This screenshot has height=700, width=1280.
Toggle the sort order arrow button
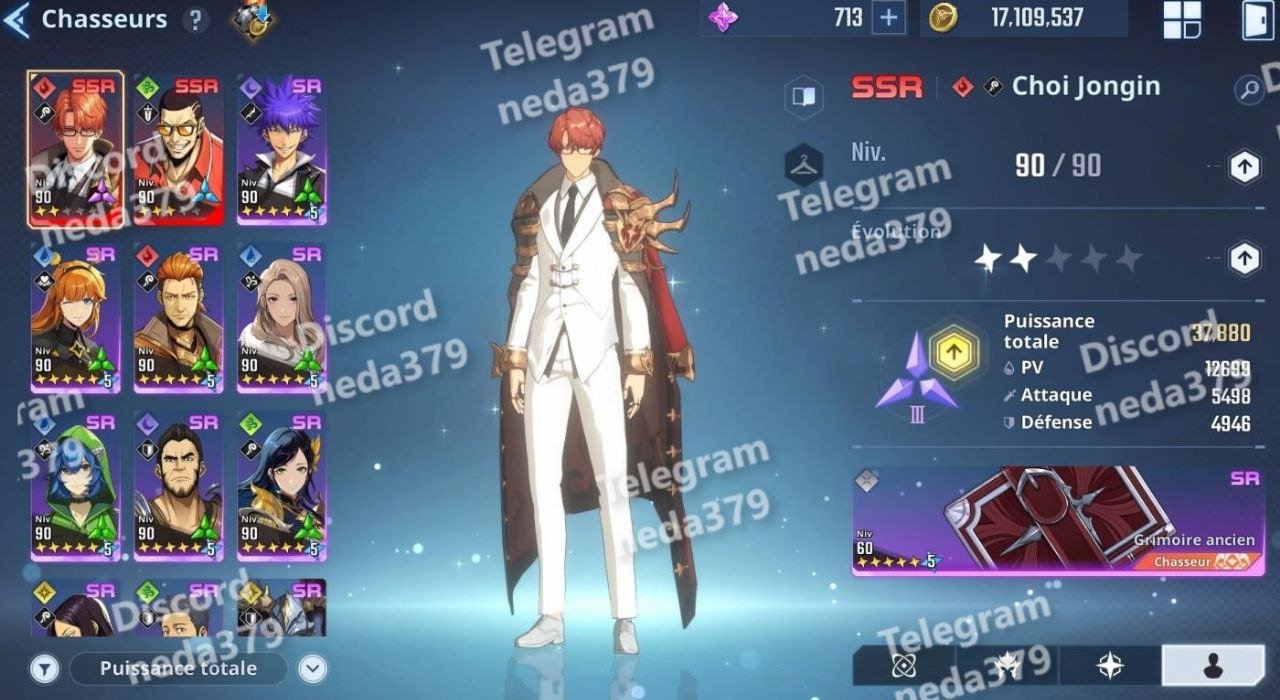(313, 668)
